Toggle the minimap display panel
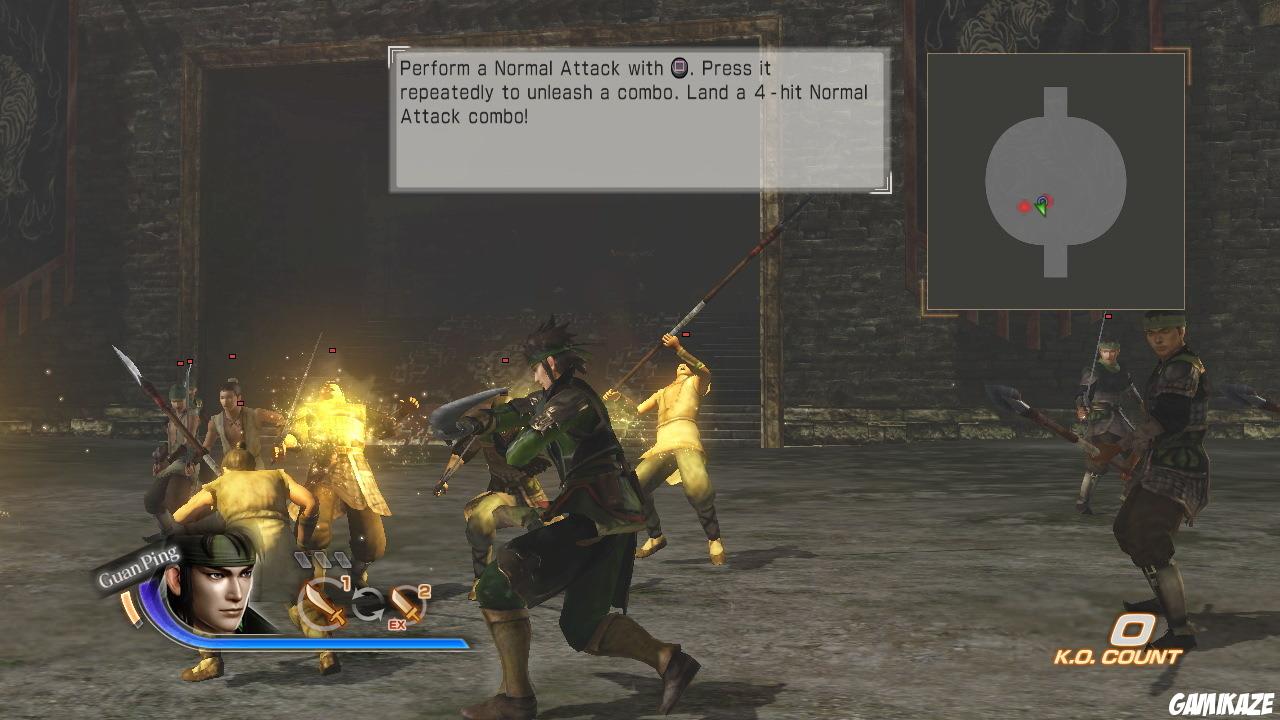The image size is (1280, 720). 1055,182
